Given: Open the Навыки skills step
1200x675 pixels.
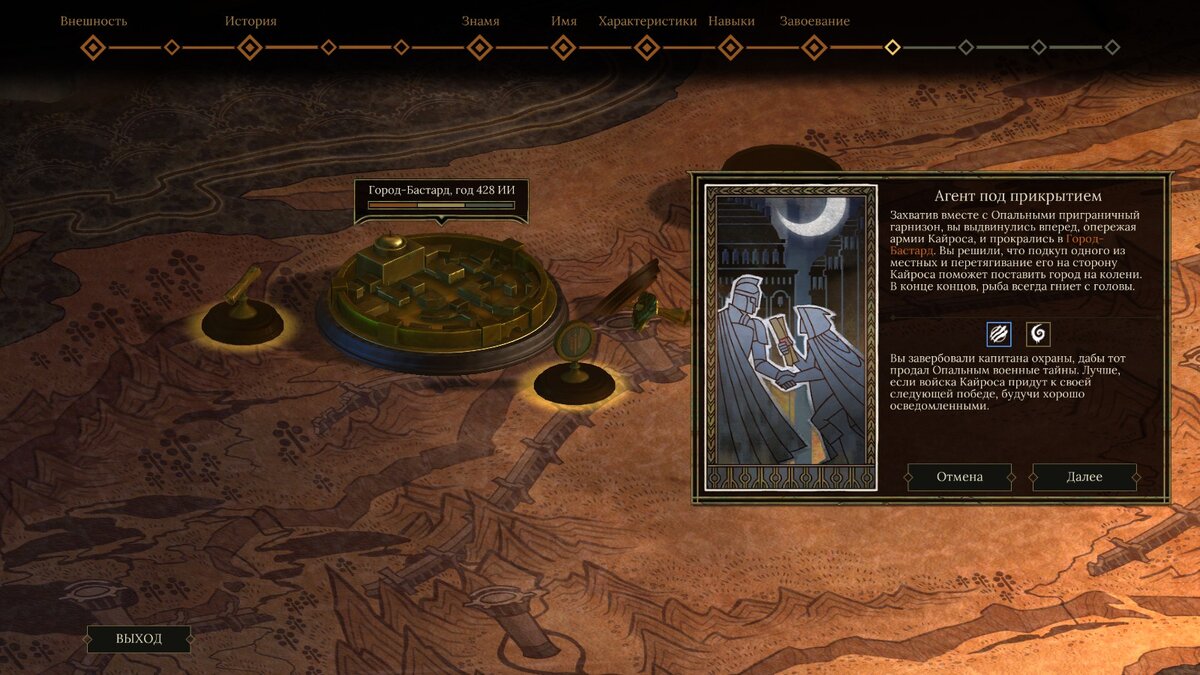Looking at the screenshot, I should click(x=731, y=47).
